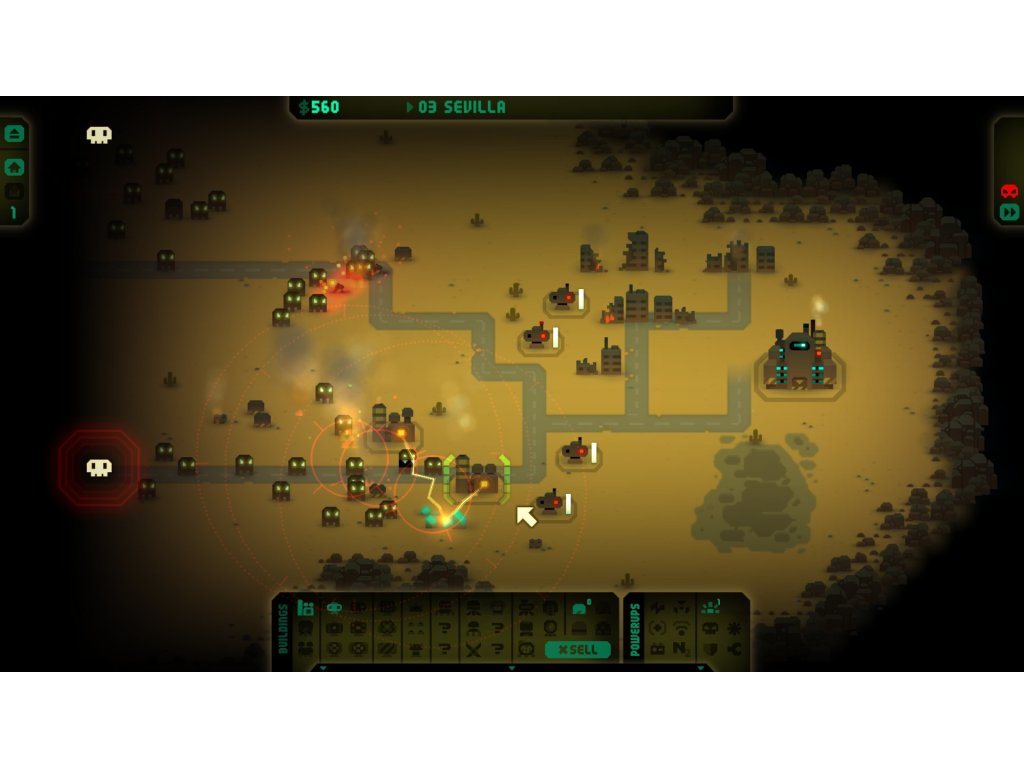Pick the highlighted green tower-block building icon

(306, 607)
